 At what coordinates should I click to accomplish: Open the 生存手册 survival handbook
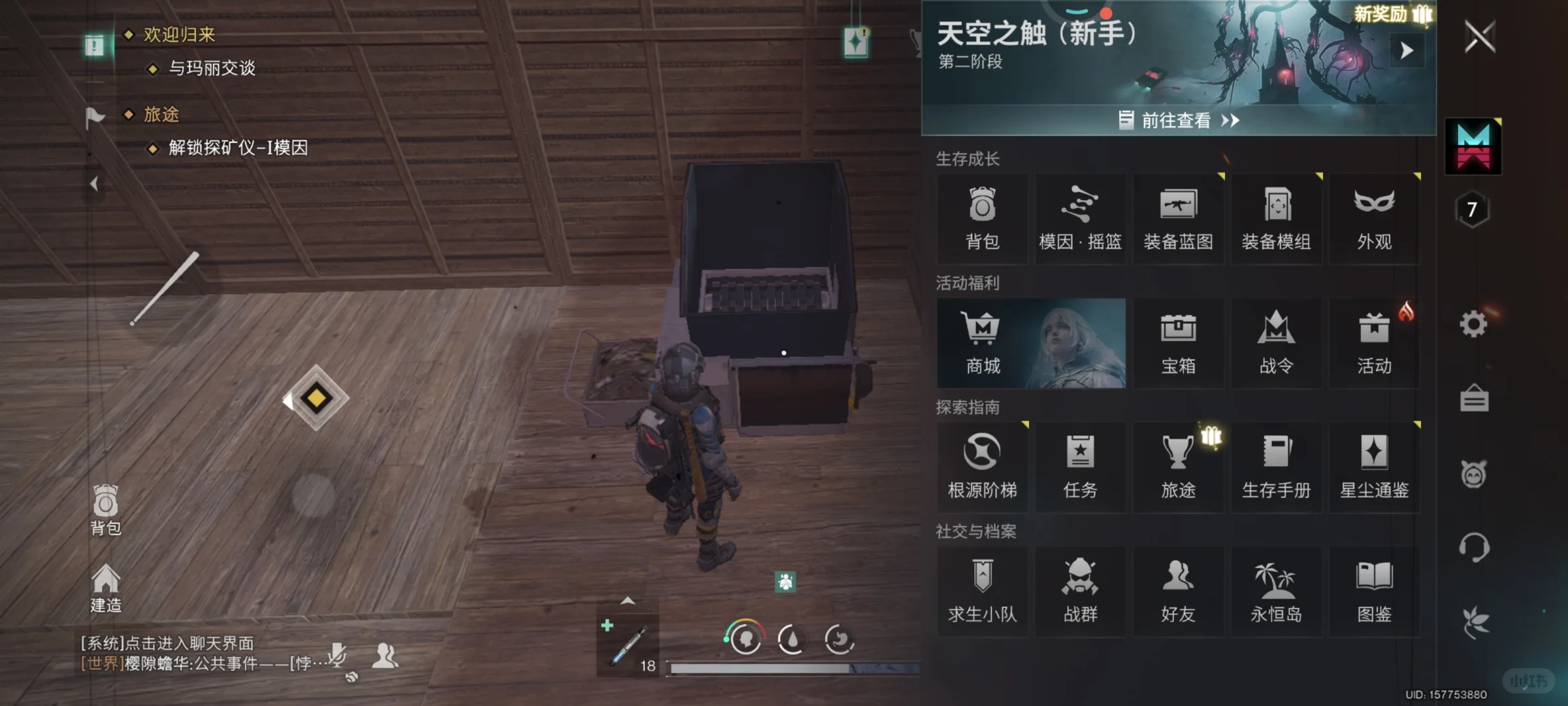[x=1277, y=465]
